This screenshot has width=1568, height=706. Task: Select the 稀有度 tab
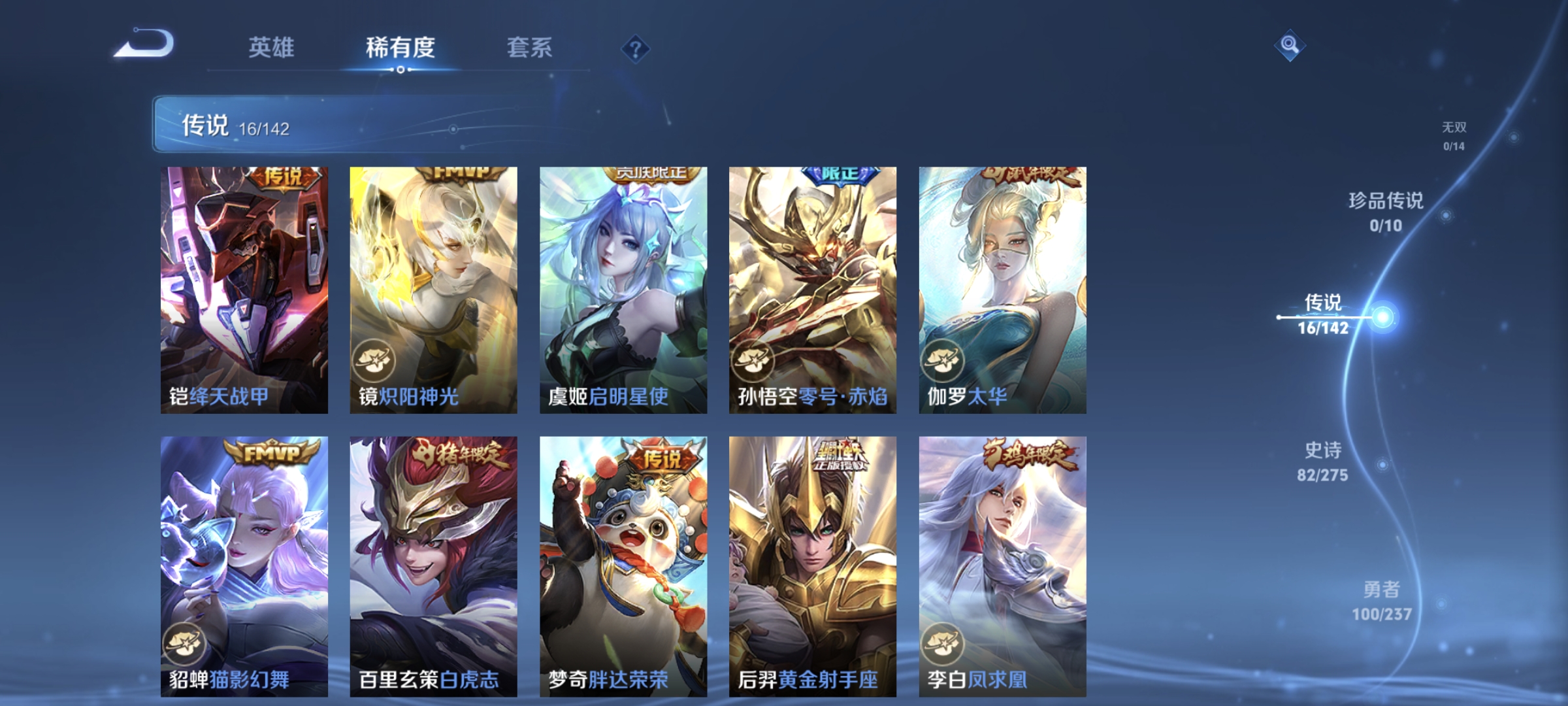pos(400,47)
